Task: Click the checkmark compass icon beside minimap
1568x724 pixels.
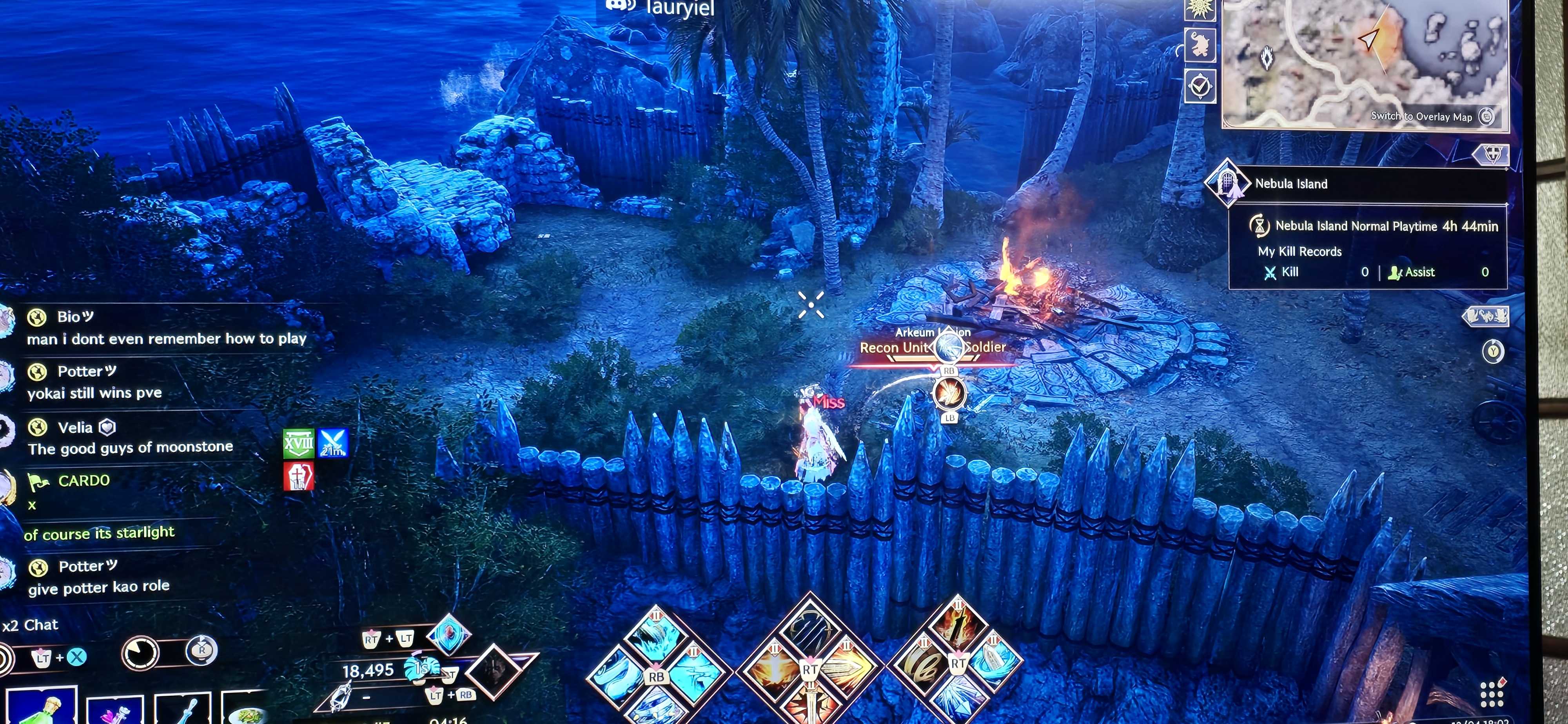Action: (1200, 87)
